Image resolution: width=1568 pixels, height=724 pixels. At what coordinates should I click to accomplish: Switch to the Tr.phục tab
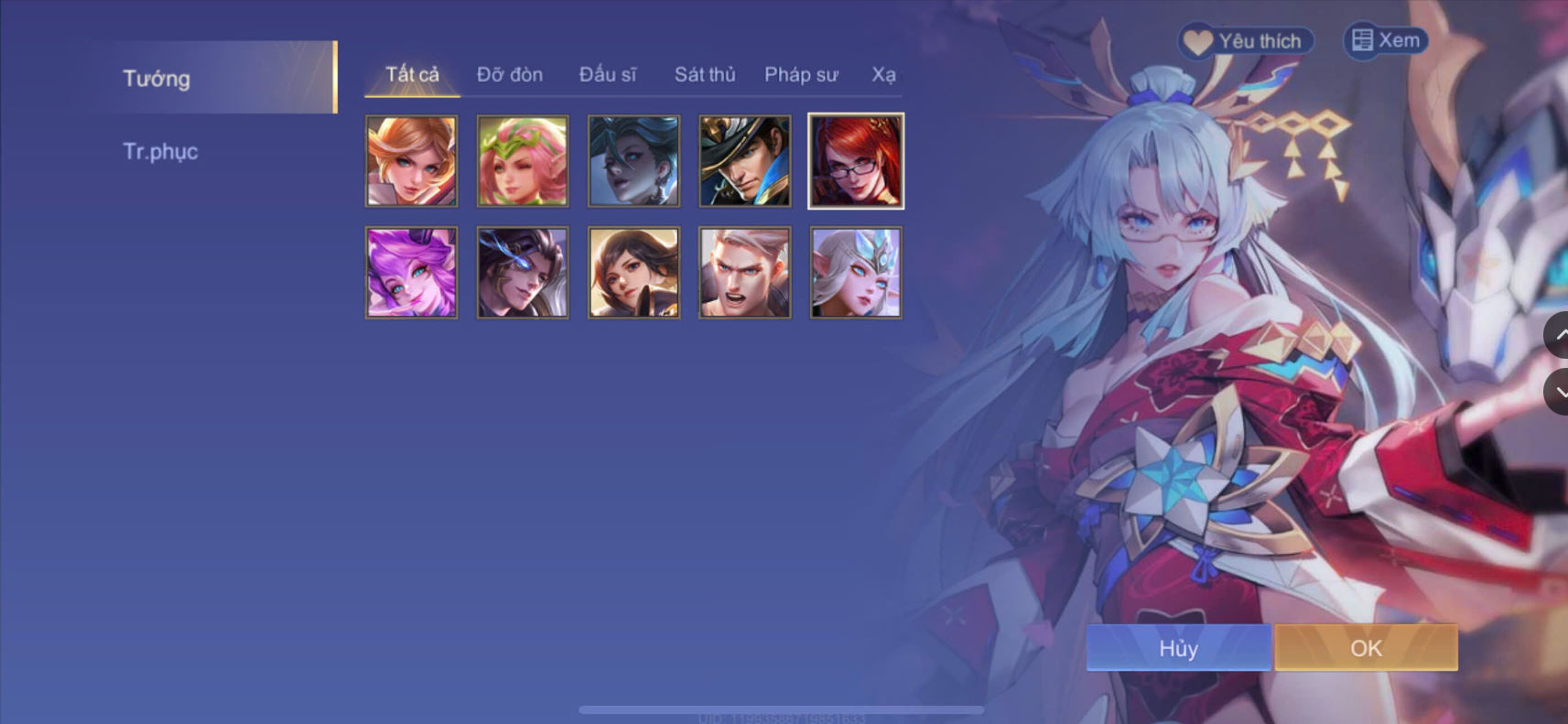(162, 151)
